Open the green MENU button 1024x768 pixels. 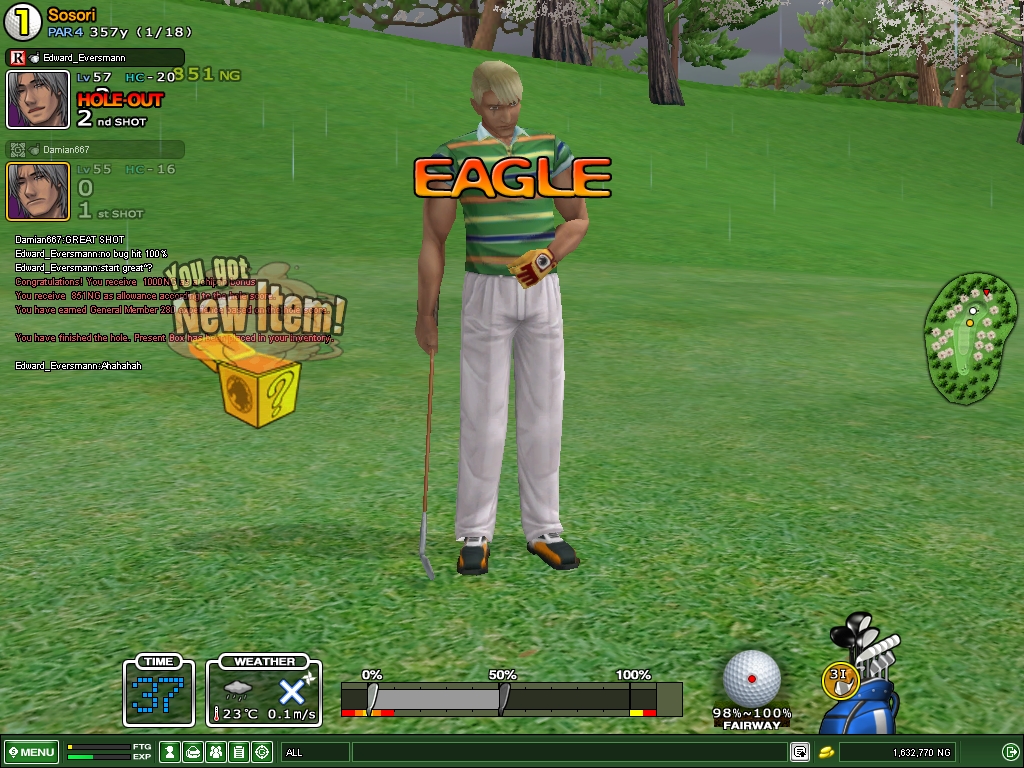pyautogui.click(x=31, y=752)
